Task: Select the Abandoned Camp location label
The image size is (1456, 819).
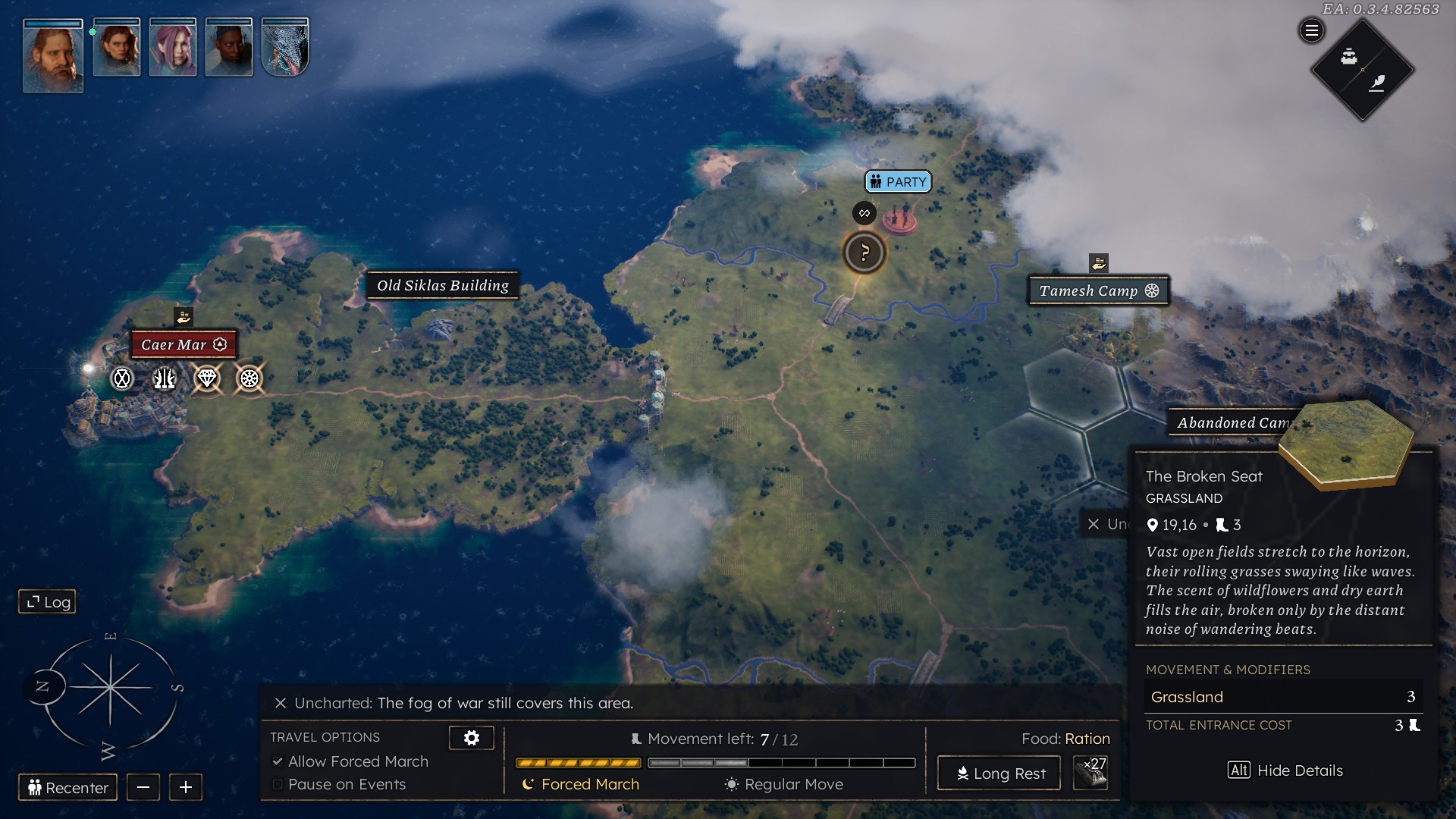Action: point(1232,423)
